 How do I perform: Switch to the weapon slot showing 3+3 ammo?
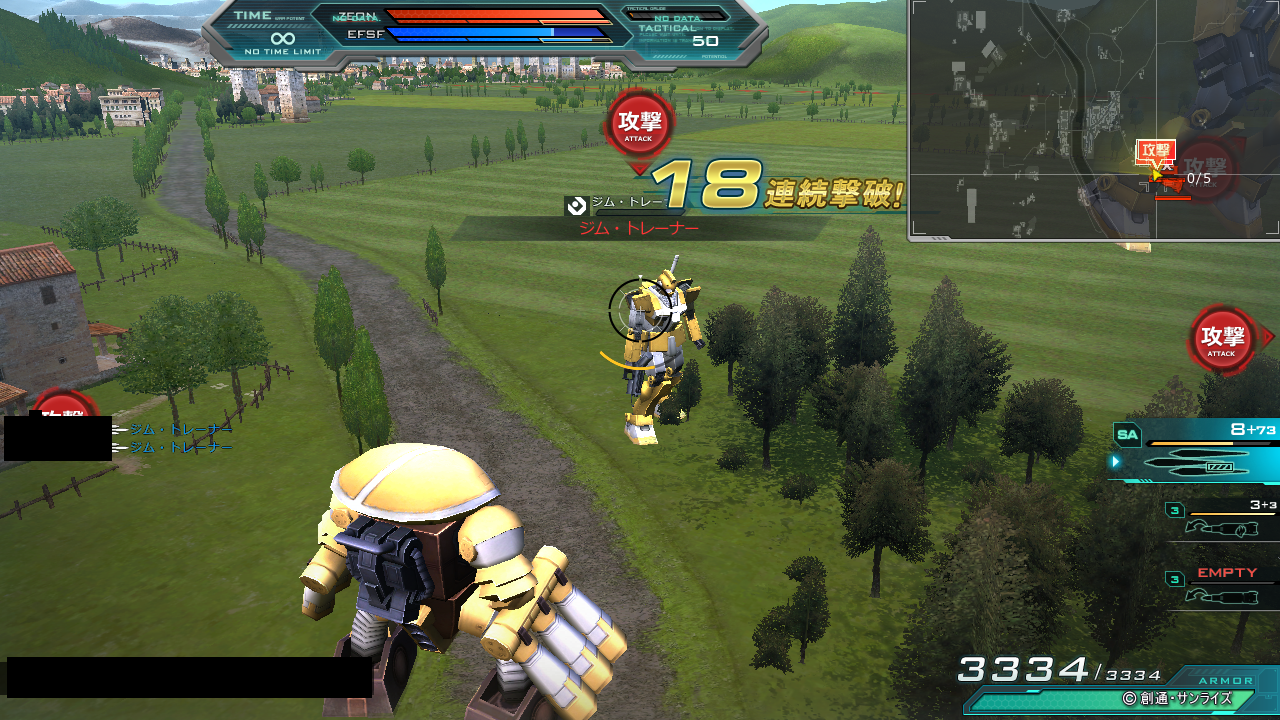pos(1222,519)
